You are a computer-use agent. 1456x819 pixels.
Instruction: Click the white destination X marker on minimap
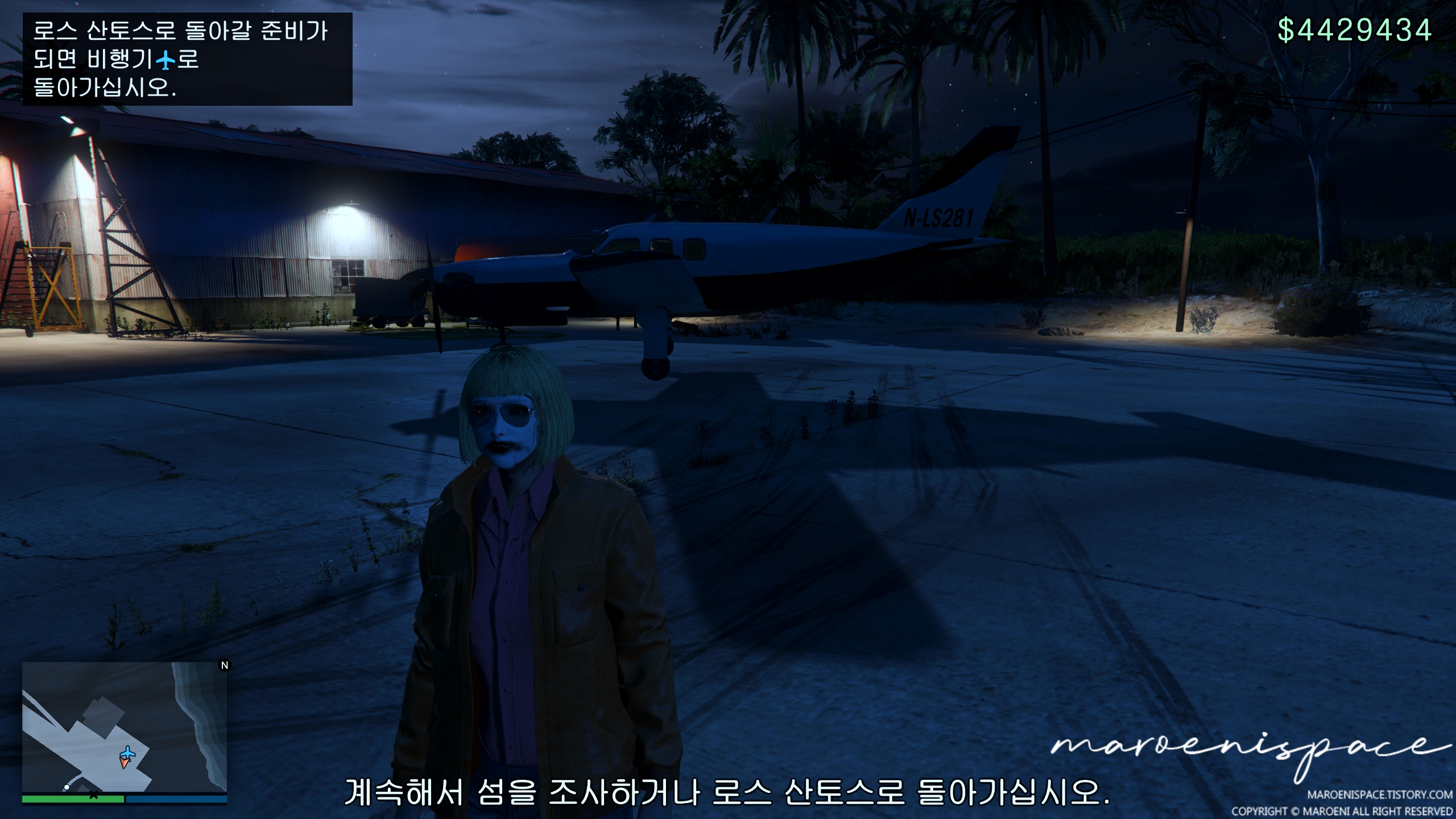[93, 796]
